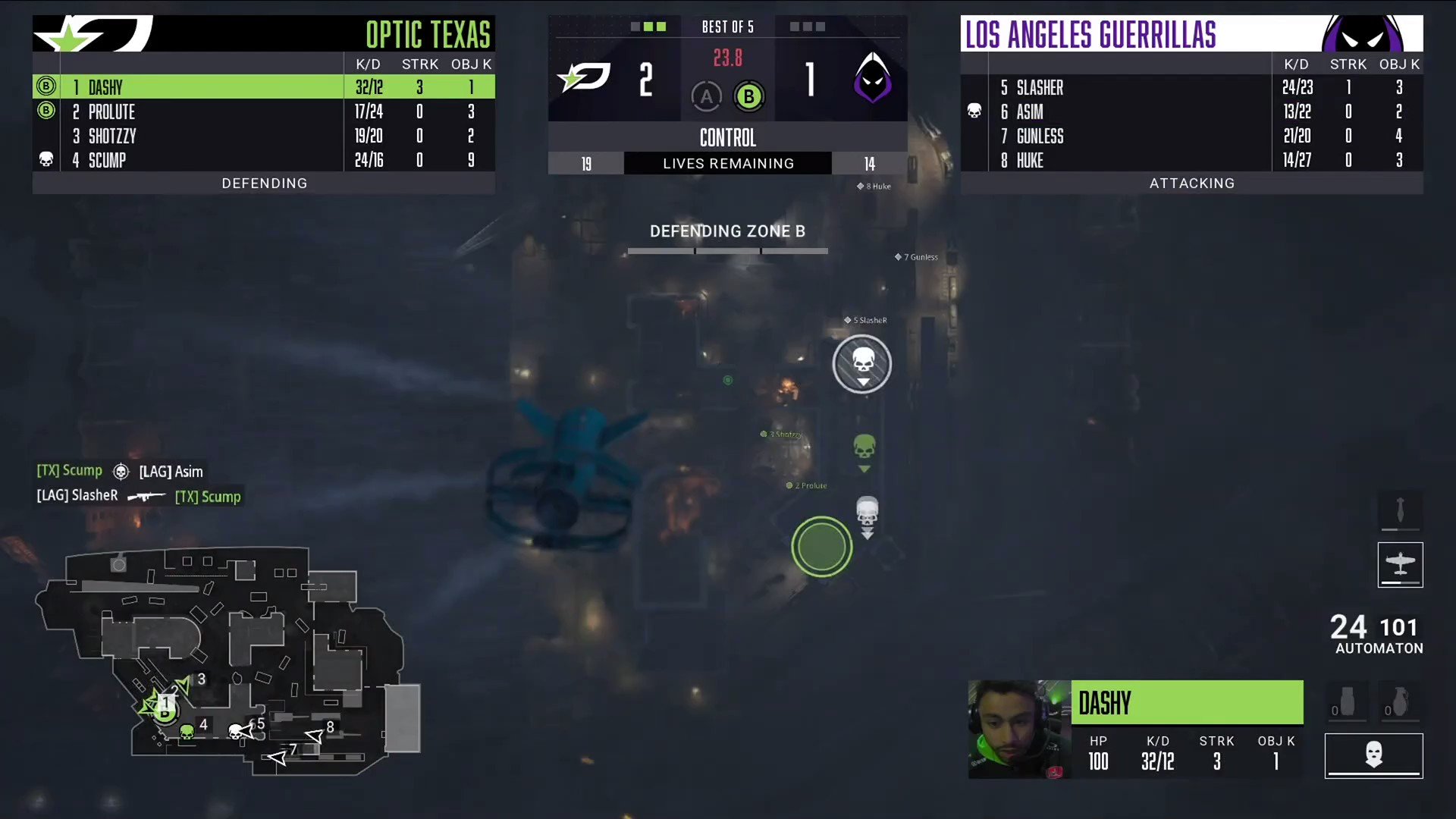Toggle the B badge next to Dashy
The image size is (1456, 819).
[x=46, y=86]
